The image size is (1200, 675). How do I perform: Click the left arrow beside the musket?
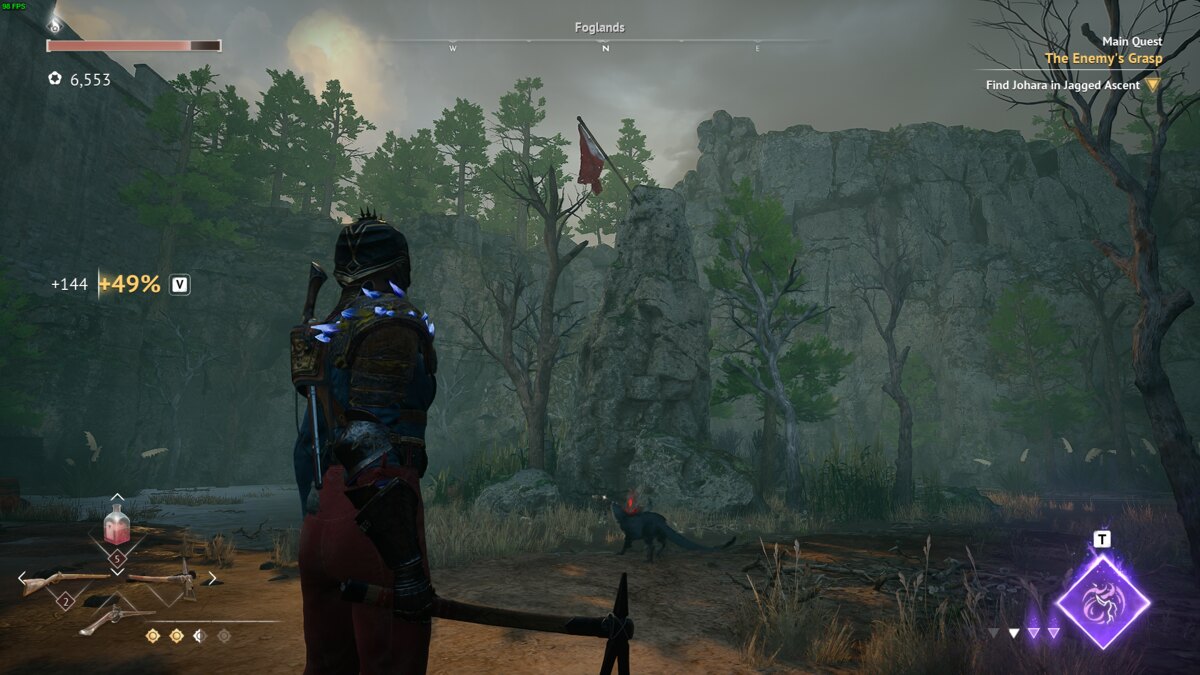(21, 578)
